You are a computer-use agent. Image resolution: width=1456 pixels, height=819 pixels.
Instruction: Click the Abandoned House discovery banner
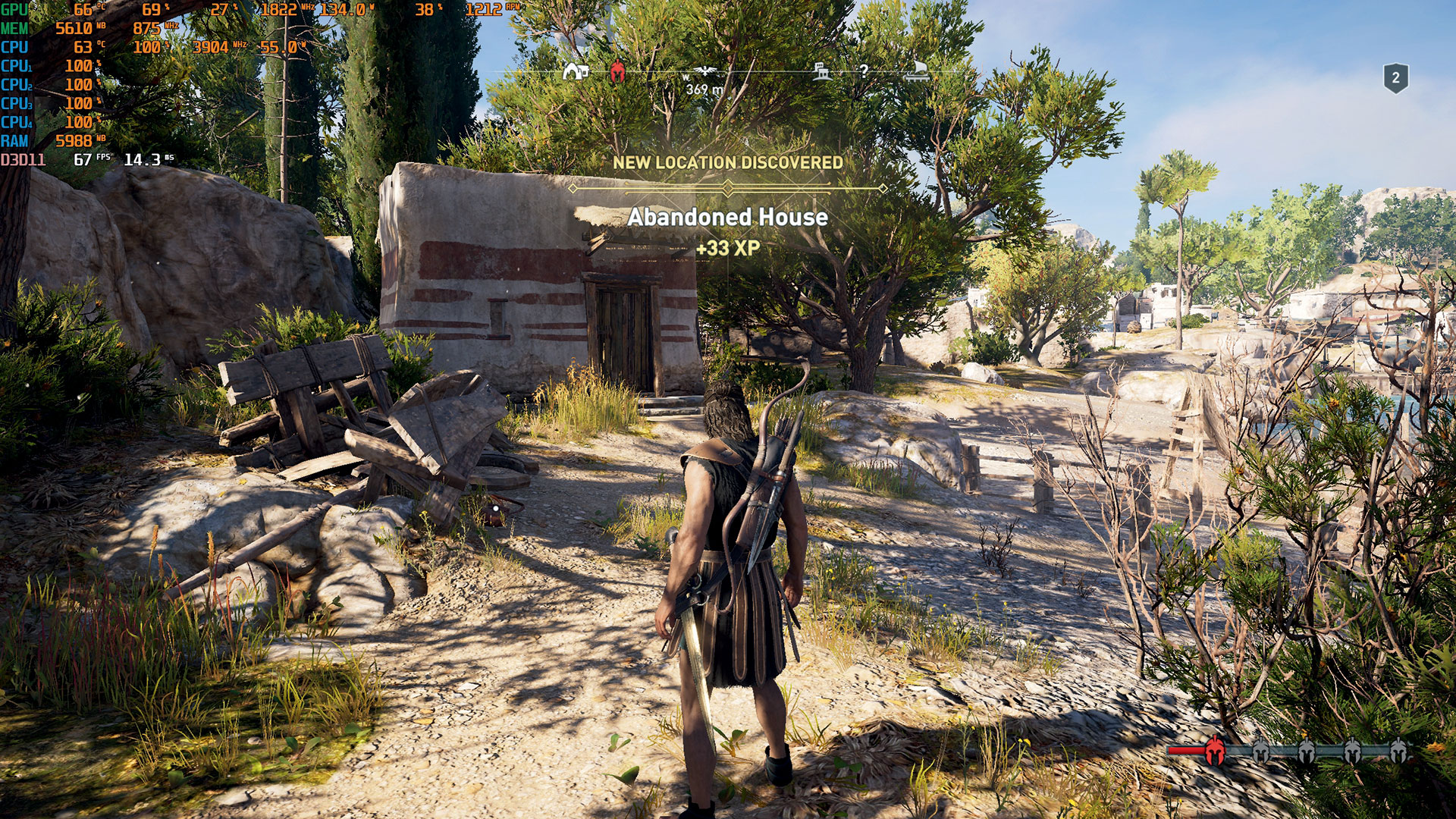pos(727,217)
